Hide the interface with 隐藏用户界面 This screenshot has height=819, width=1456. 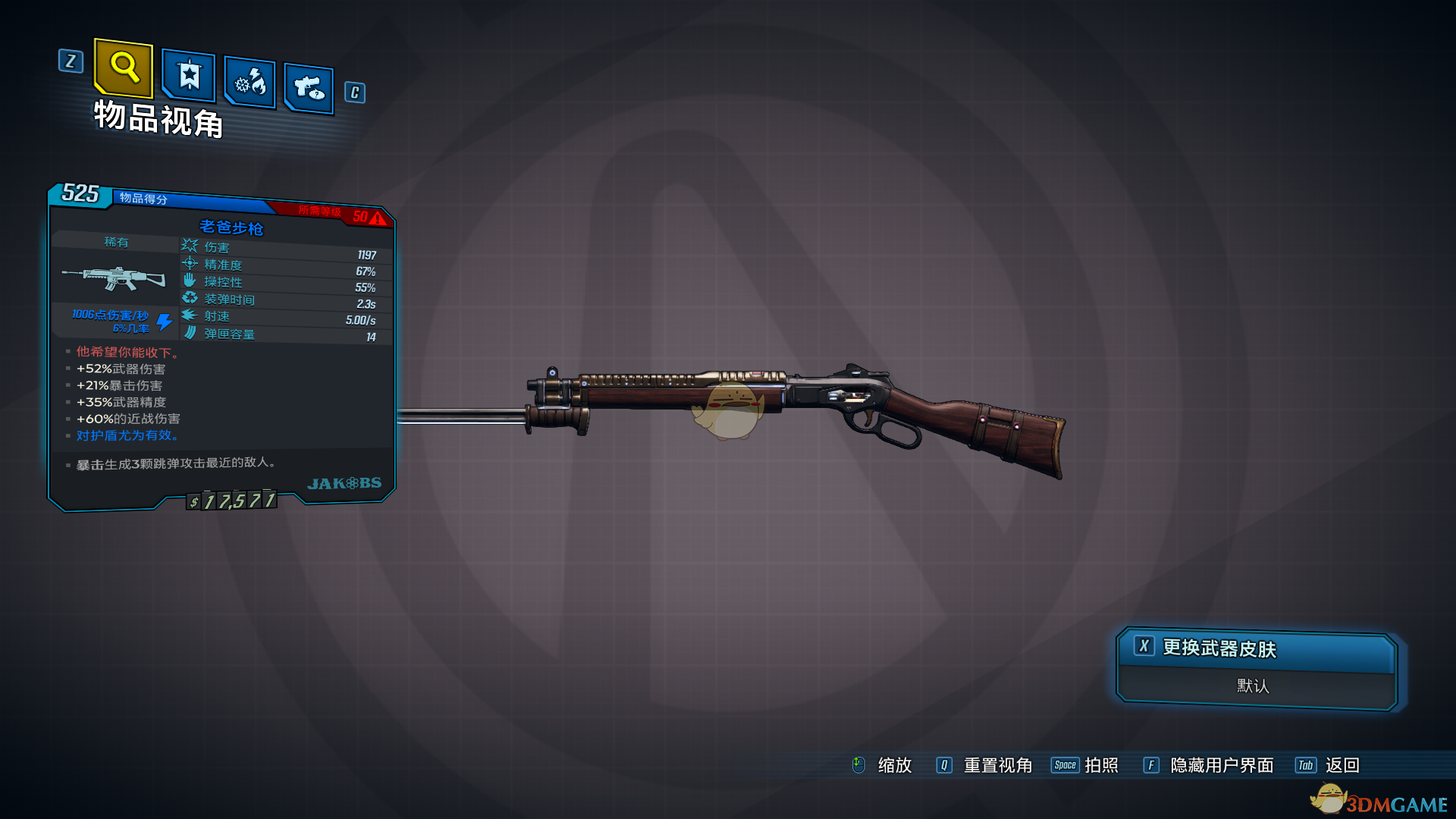tap(1221, 765)
